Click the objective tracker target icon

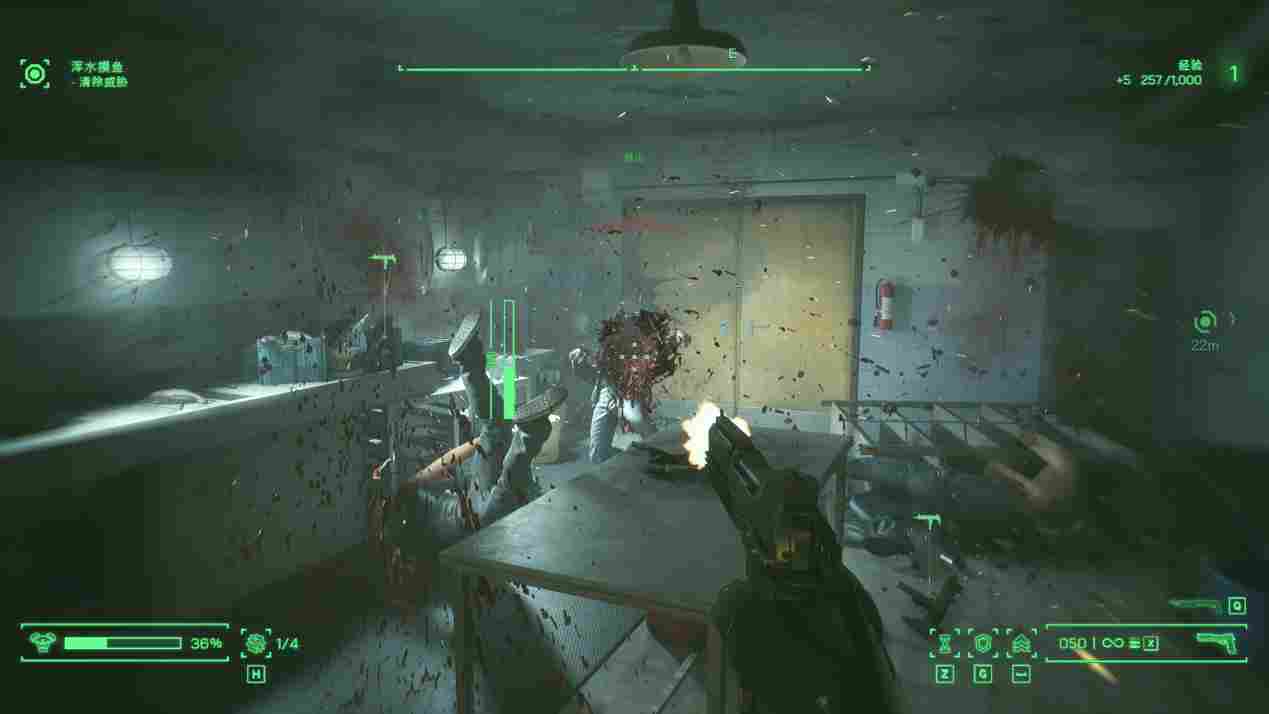pos(35,73)
